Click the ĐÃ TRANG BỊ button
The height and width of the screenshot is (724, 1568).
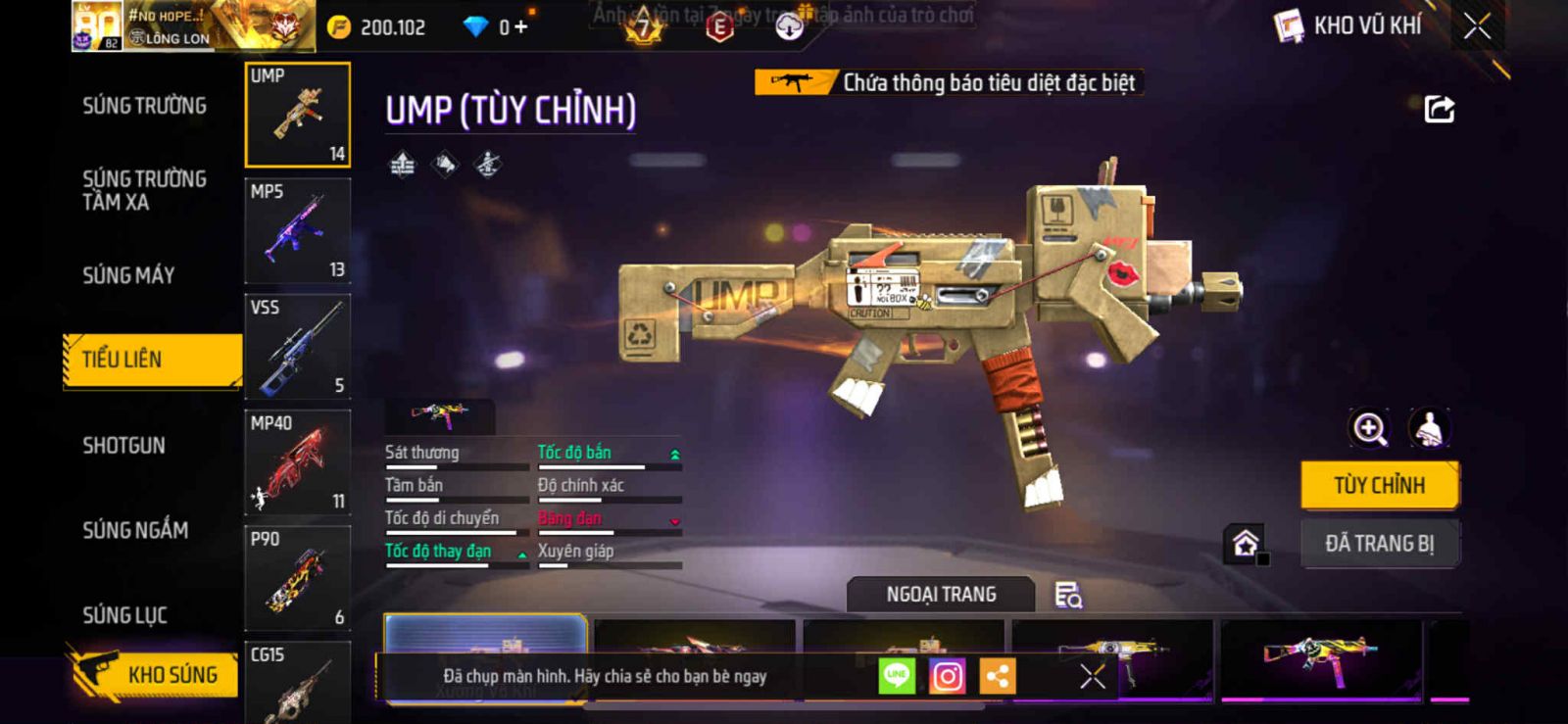[x=1379, y=544]
